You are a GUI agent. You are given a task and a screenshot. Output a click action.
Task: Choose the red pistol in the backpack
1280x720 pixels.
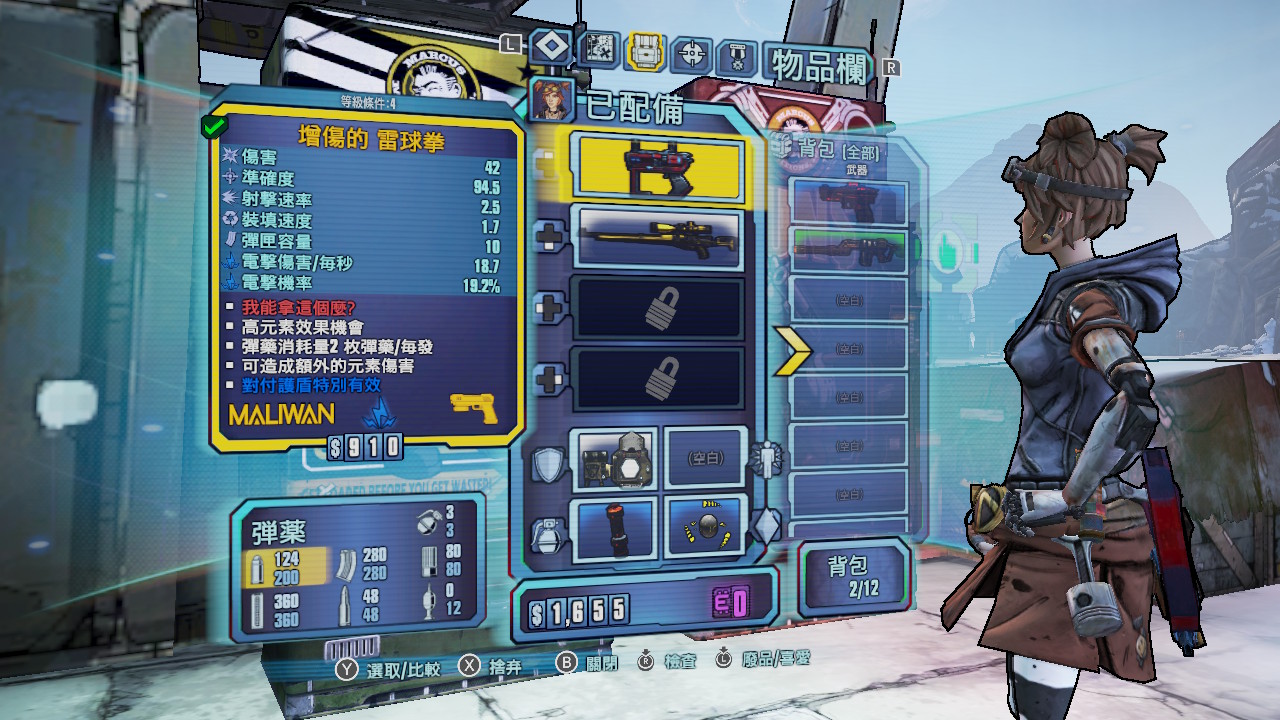click(848, 201)
